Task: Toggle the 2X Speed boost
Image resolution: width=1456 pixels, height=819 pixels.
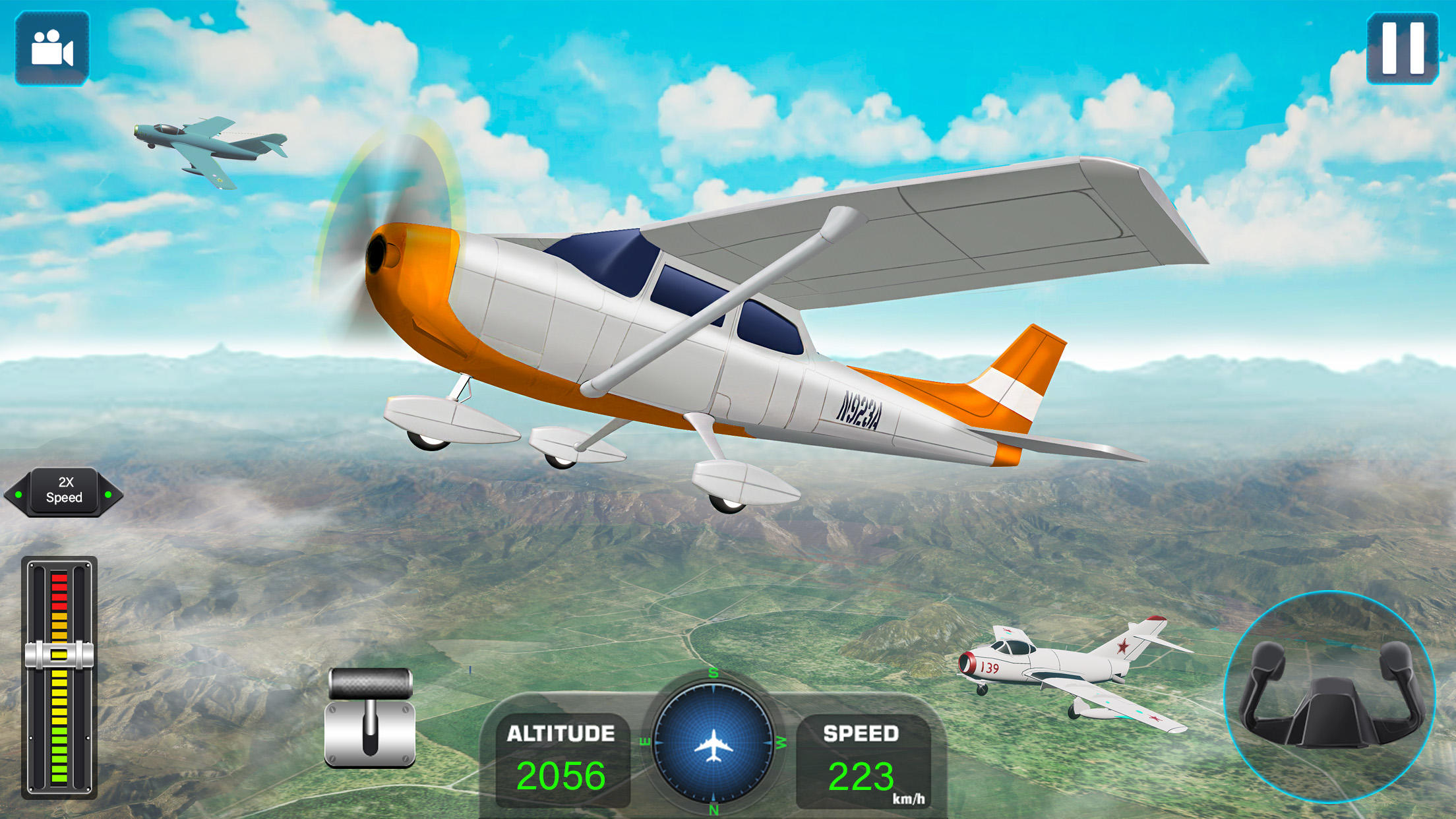Action: [63, 492]
